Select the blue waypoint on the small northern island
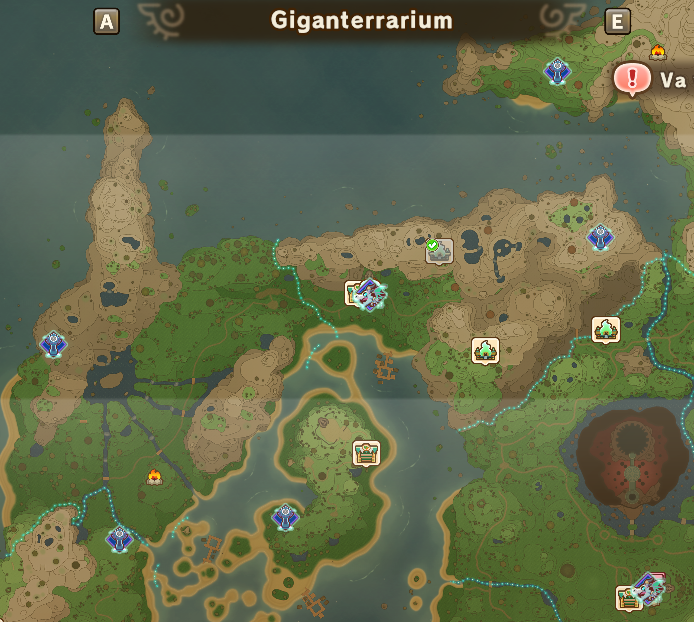 click(557, 70)
